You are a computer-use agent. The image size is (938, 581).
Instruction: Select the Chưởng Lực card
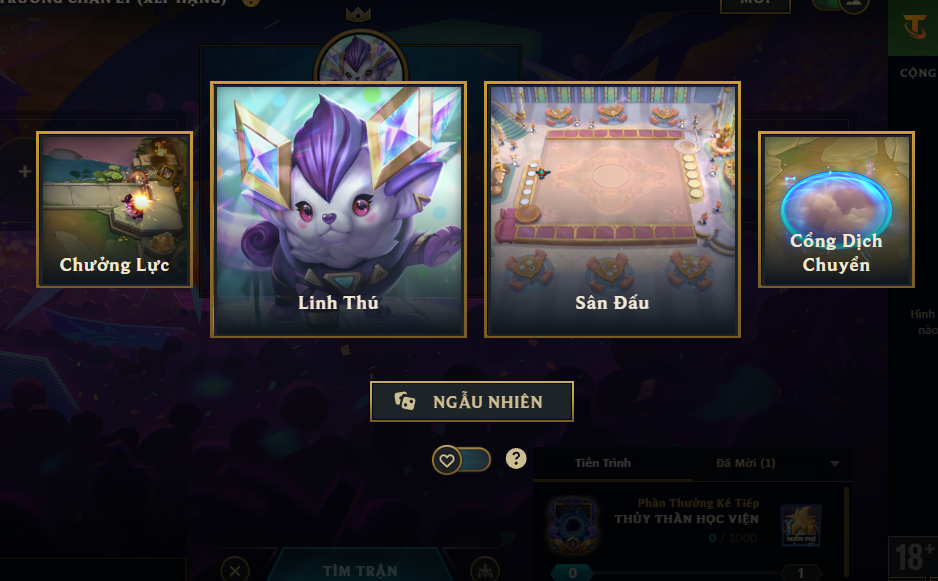click(x=114, y=210)
